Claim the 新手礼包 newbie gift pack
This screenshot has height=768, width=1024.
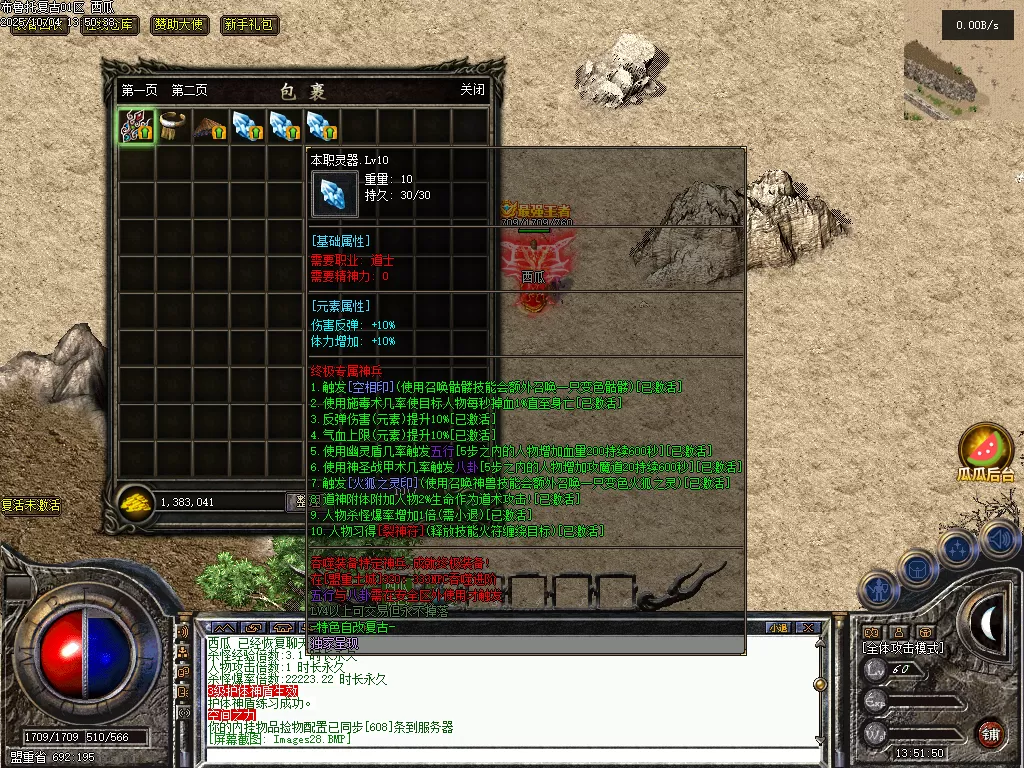point(249,25)
